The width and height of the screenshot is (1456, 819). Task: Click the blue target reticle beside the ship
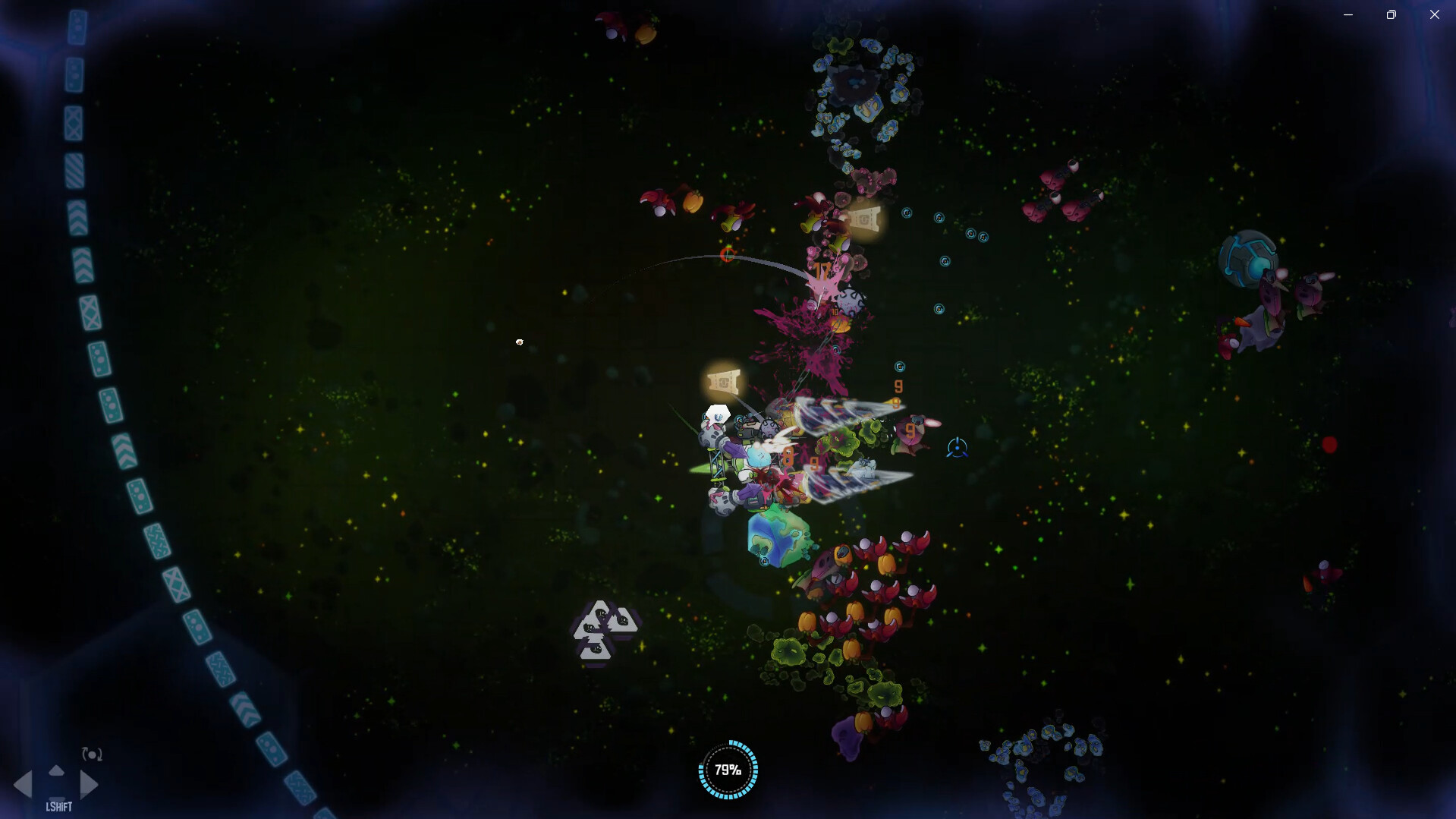pos(958,447)
